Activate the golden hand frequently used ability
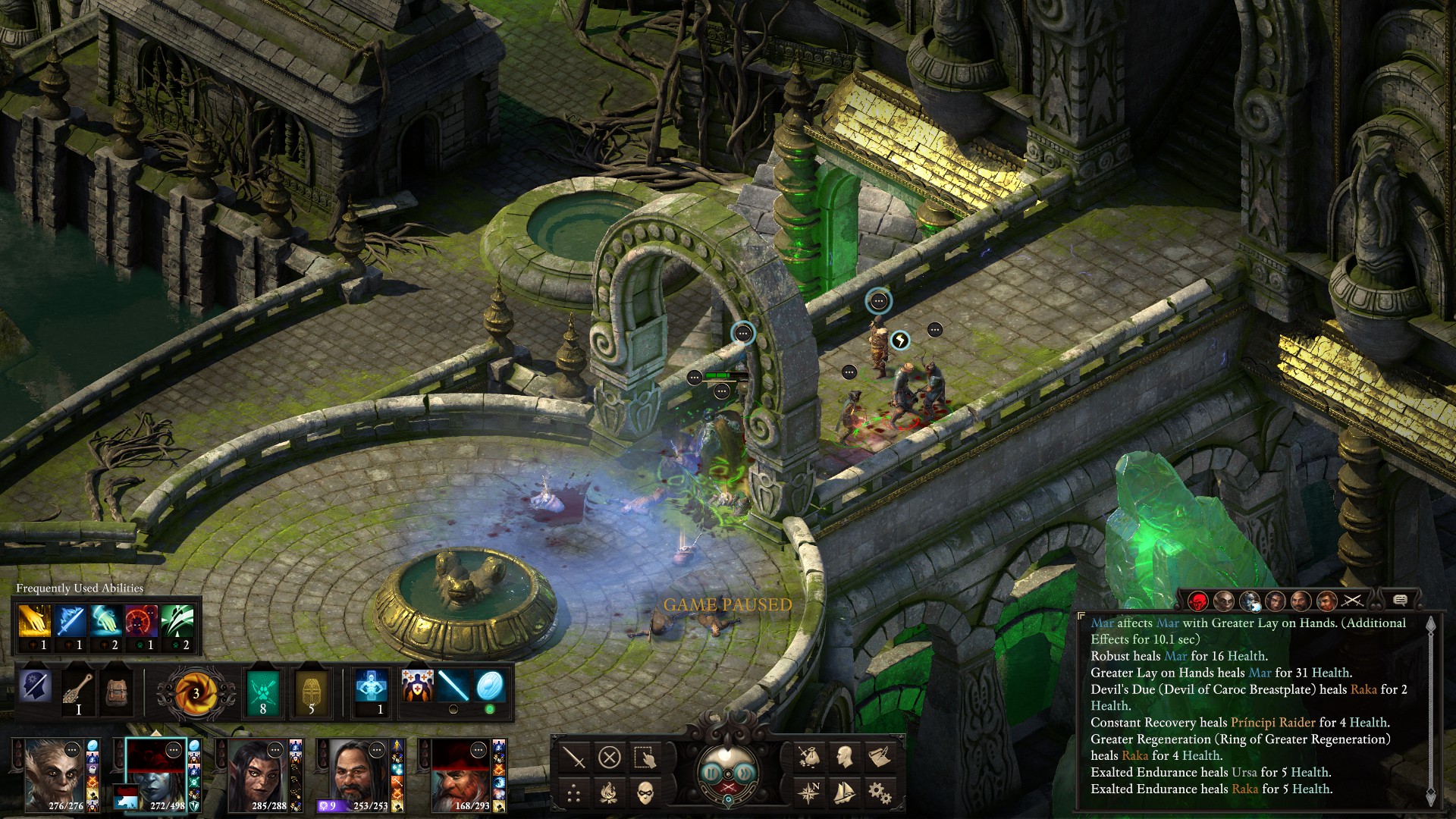The image size is (1456, 819). [x=34, y=622]
